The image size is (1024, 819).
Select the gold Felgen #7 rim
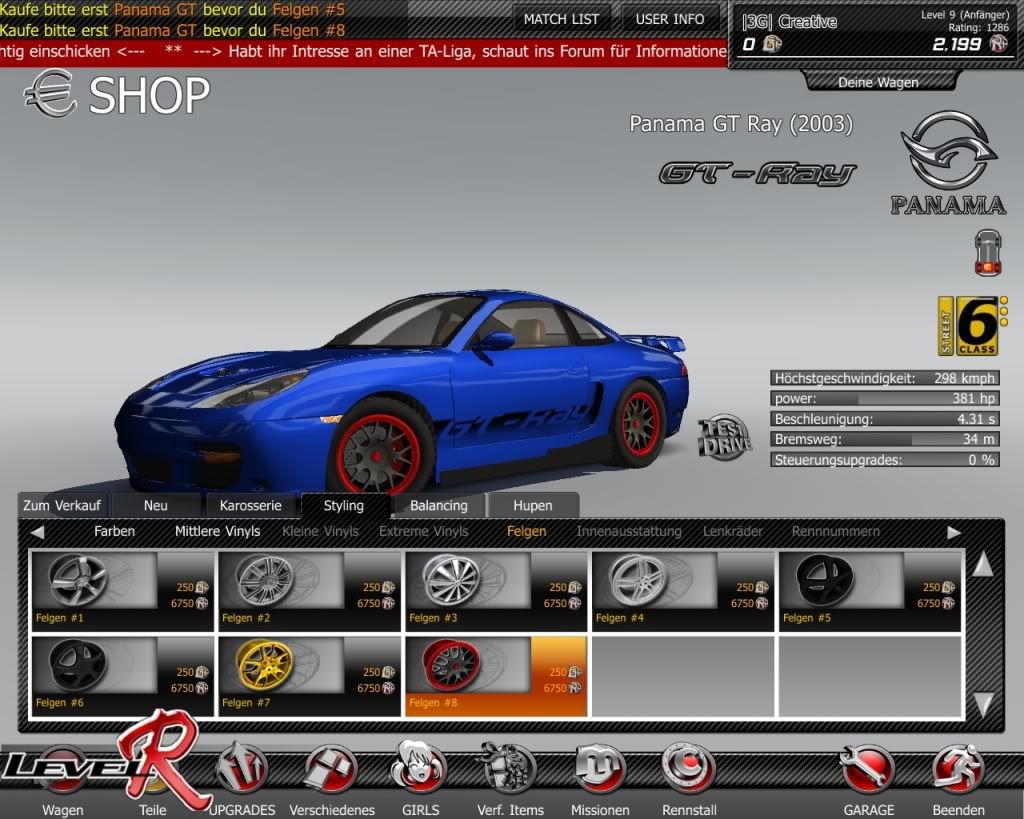point(310,675)
